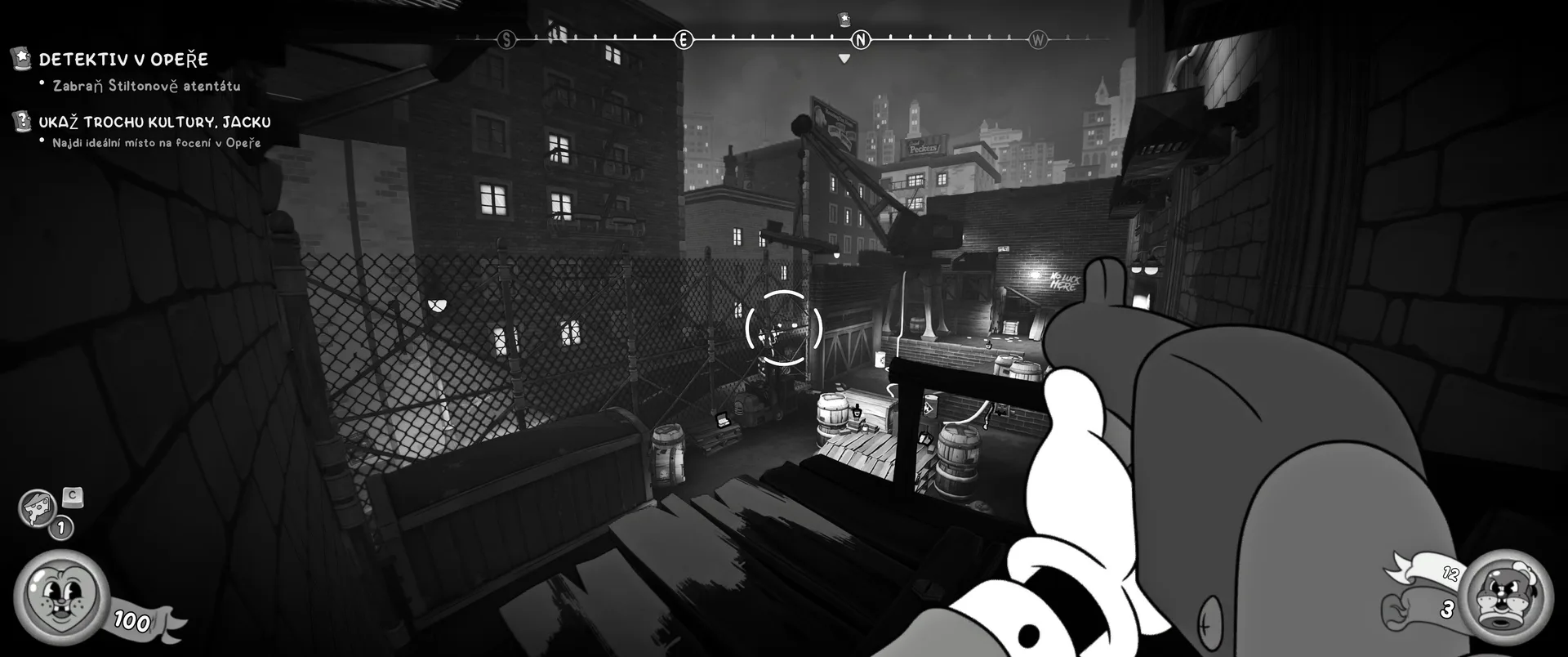
Task: Select the cheese item icon
Action: (x=37, y=508)
